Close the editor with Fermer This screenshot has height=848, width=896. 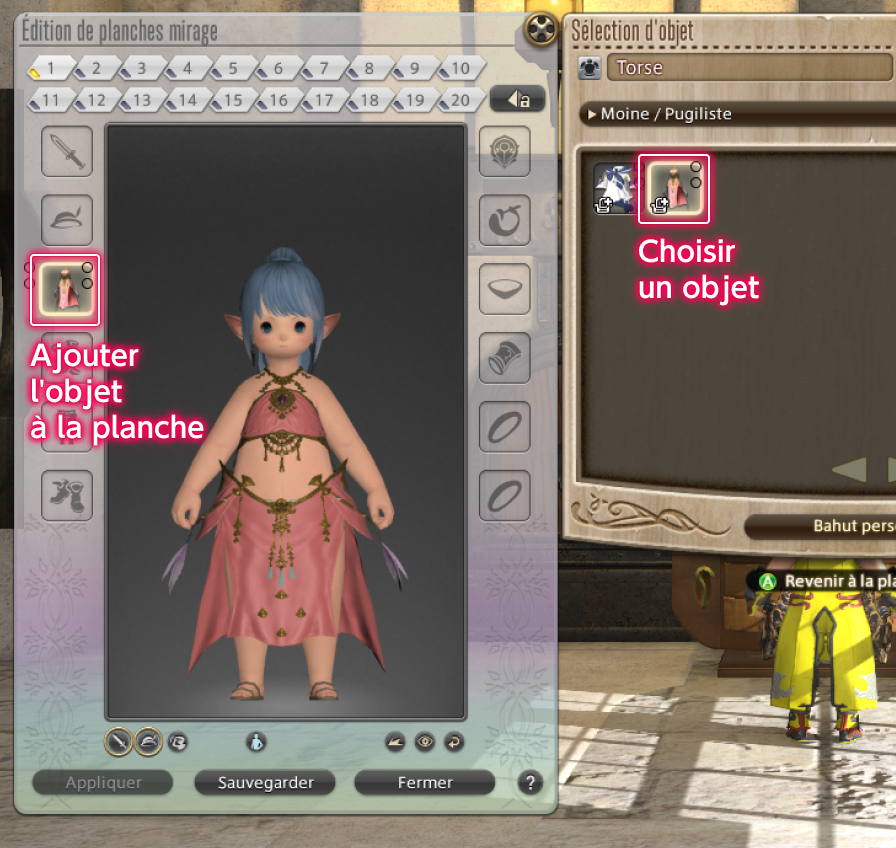click(425, 783)
